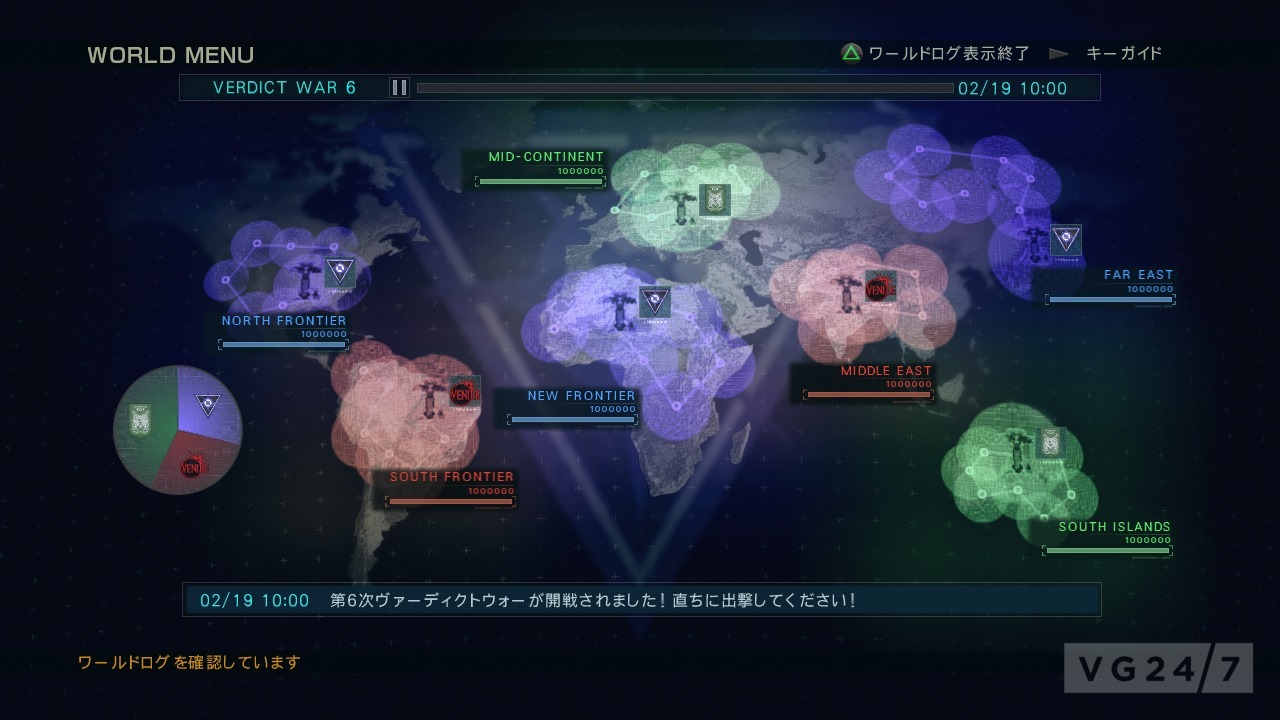Open the key guide via the arrow control
Viewport: 1280px width, 720px height.
[1057, 54]
